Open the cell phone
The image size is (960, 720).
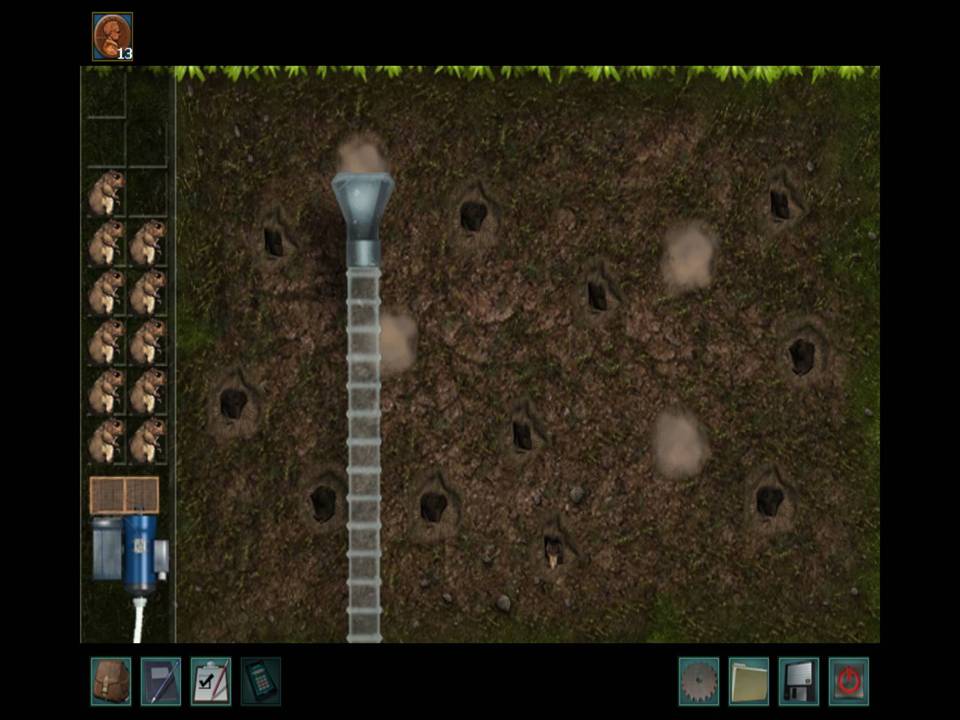(x=260, y=681)
